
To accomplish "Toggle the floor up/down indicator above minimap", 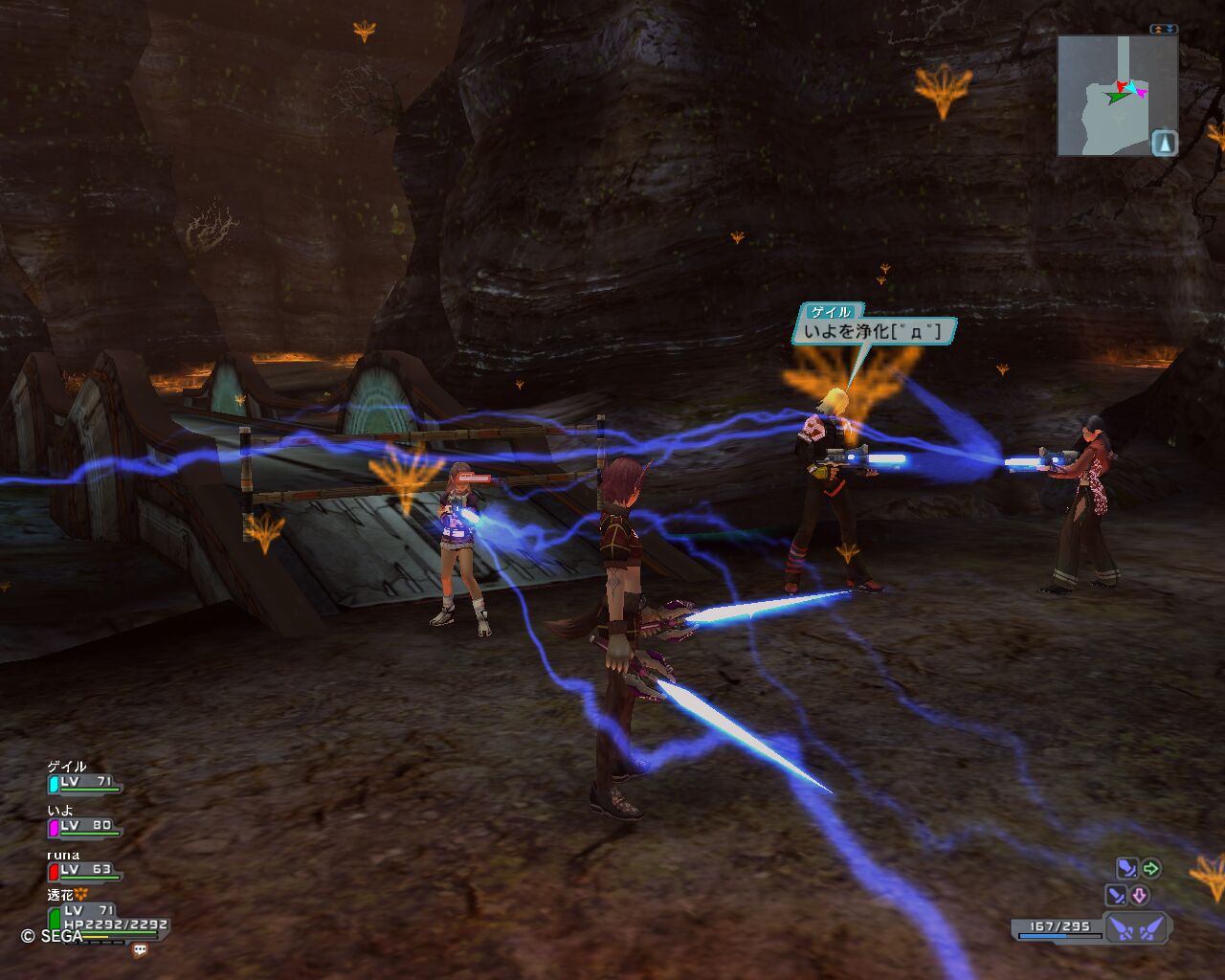I will (x=1164, y=30).
